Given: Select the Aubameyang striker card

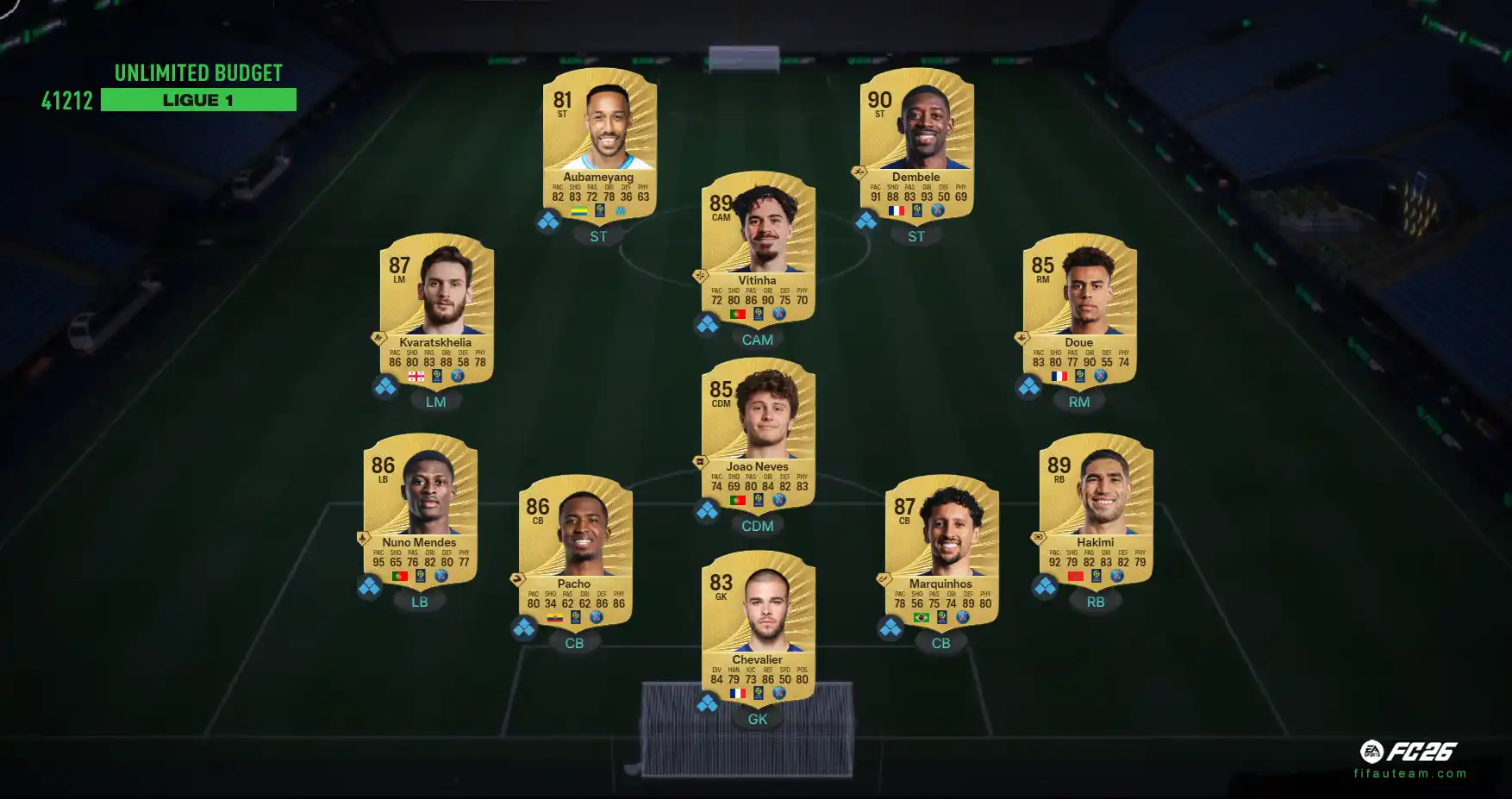Looking at the screenshot, I should coord(599,142).
